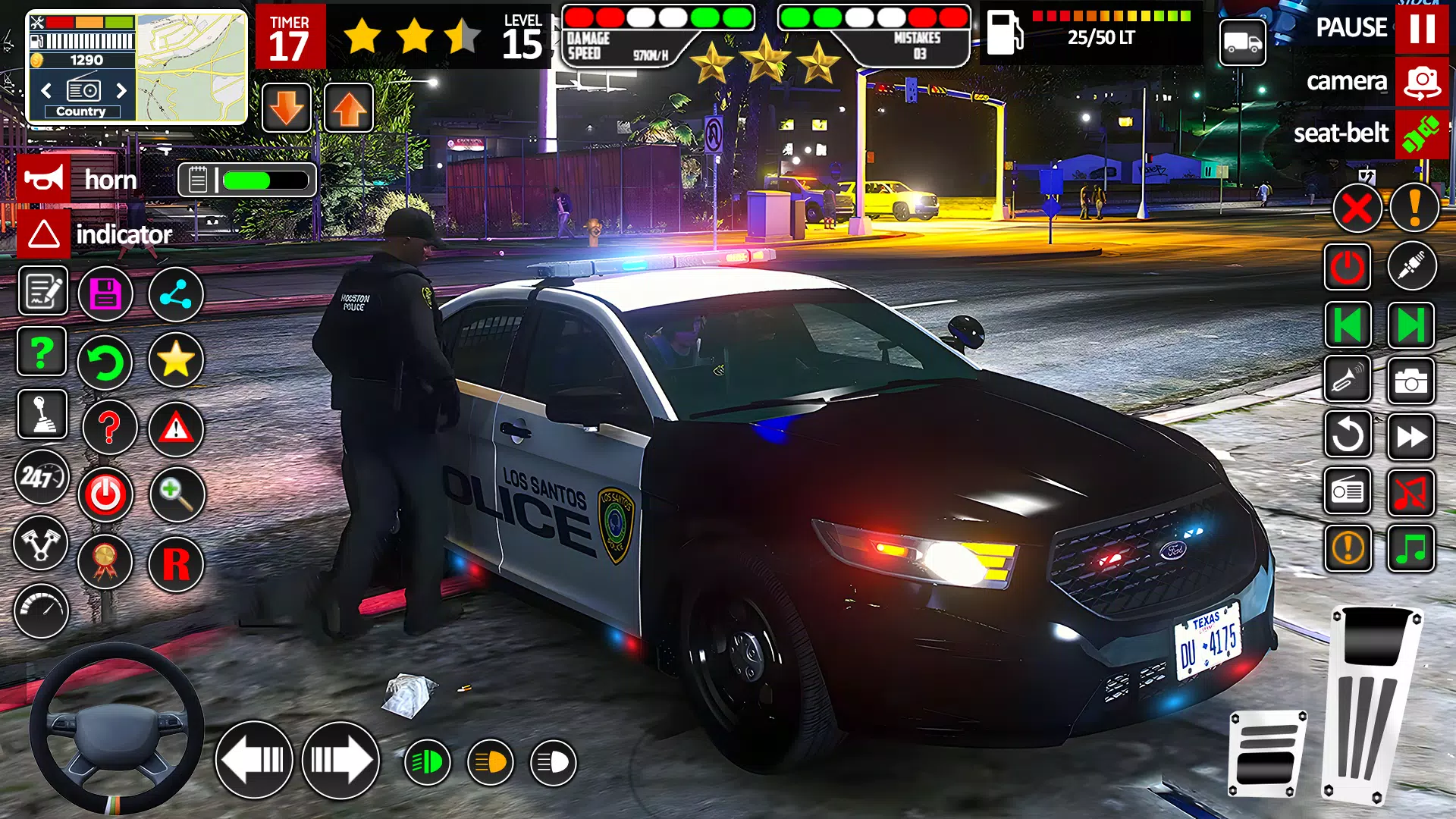1456x819 pixels.
Task: Honk using the horn button
Action: 44,180
